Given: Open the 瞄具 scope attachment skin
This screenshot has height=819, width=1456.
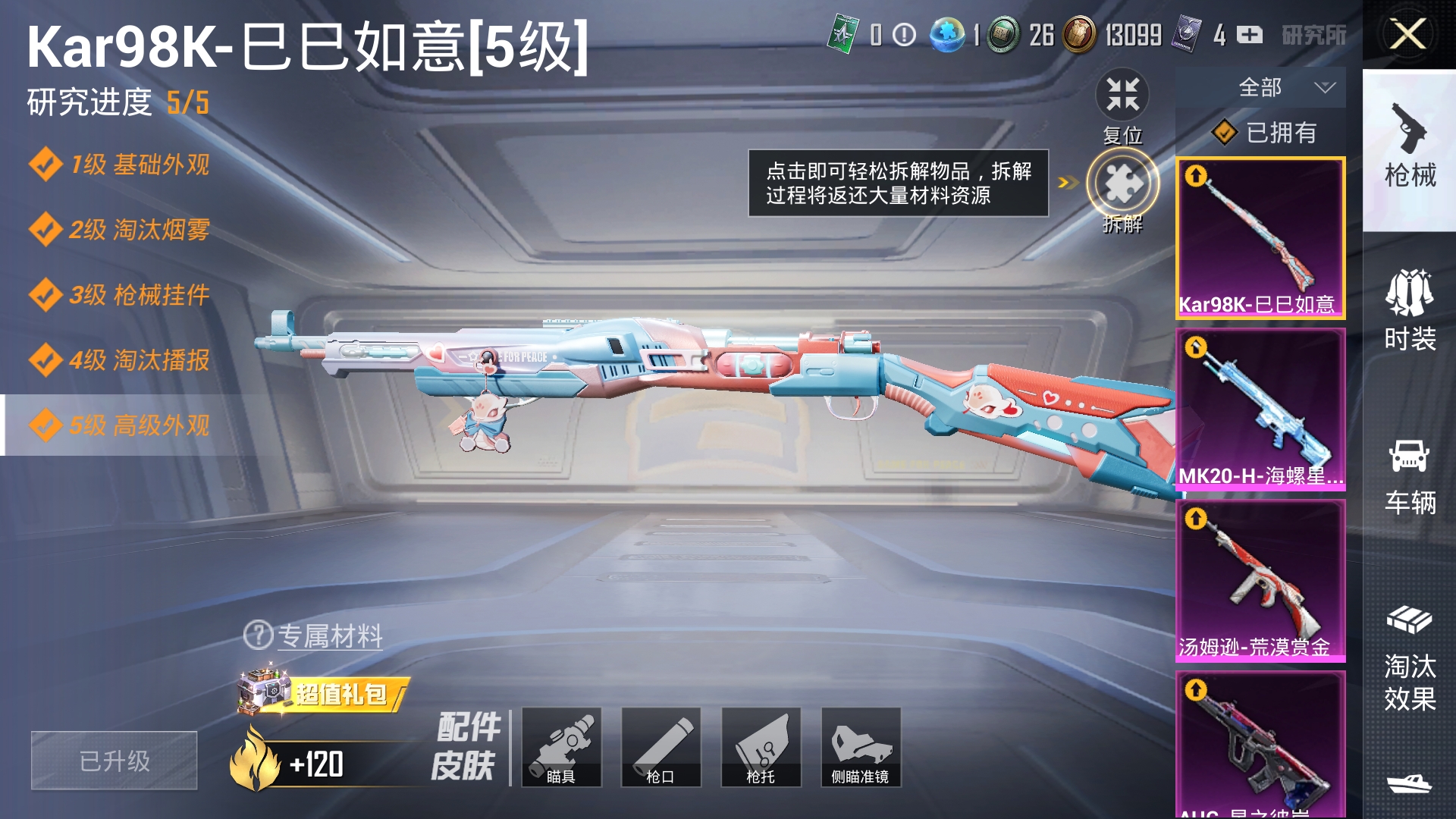Looking at the screenshot, I should pos(561,747).
